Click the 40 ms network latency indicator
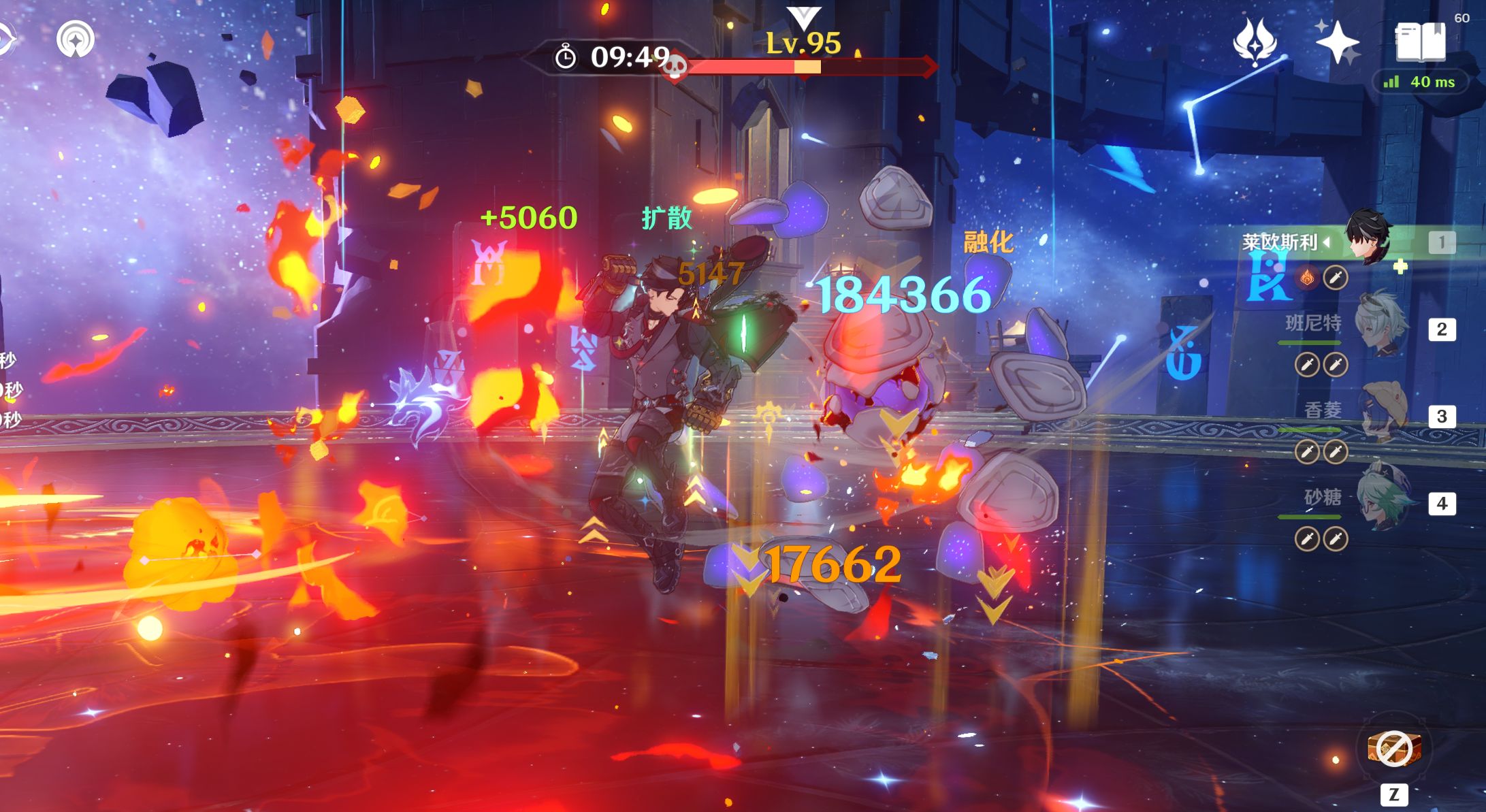 [x=1419, y=82]
